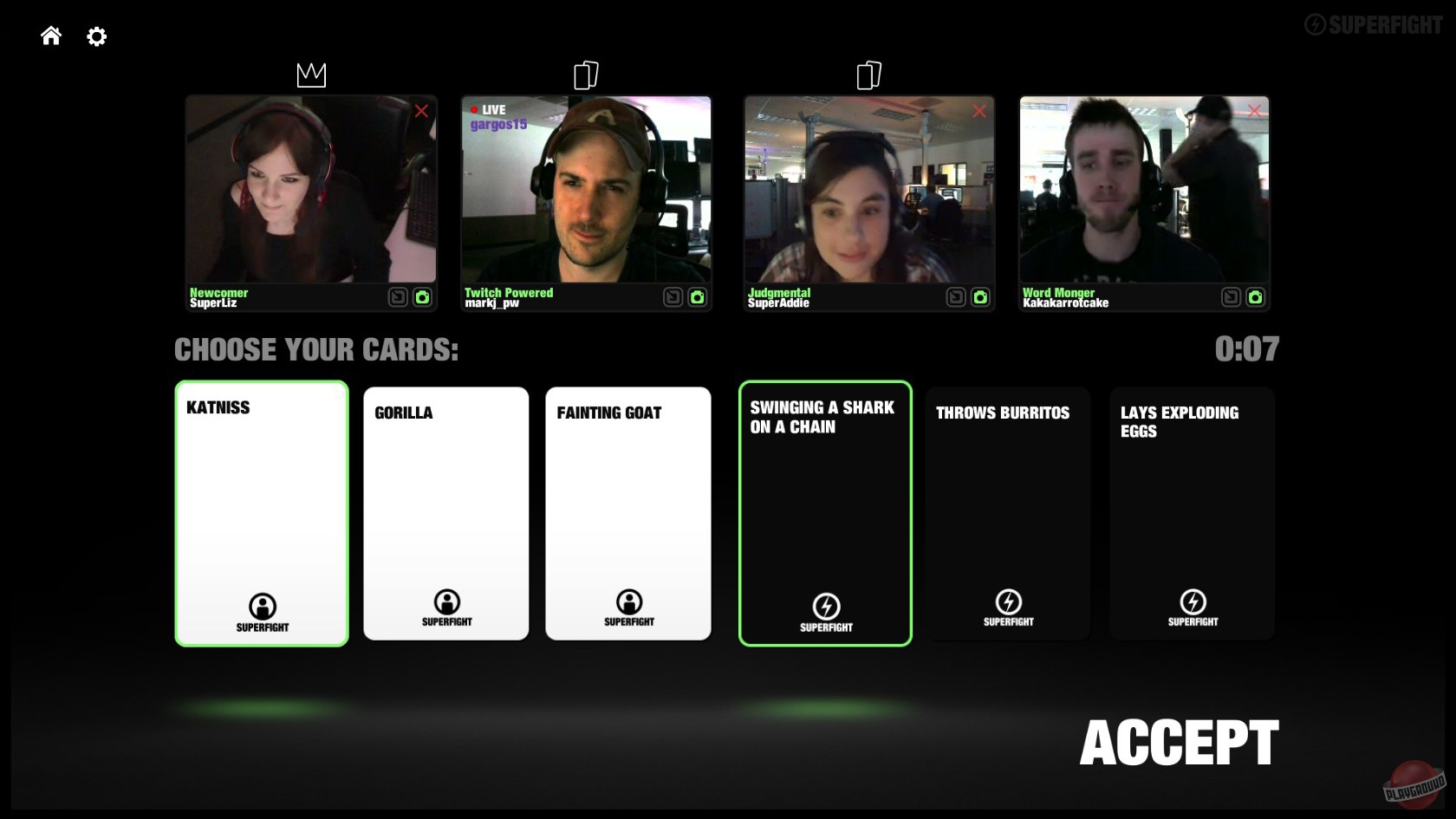Click the camera icon under Kakakarrotcake
Screen dimensions: 1456x819
tap(1255, 296)
